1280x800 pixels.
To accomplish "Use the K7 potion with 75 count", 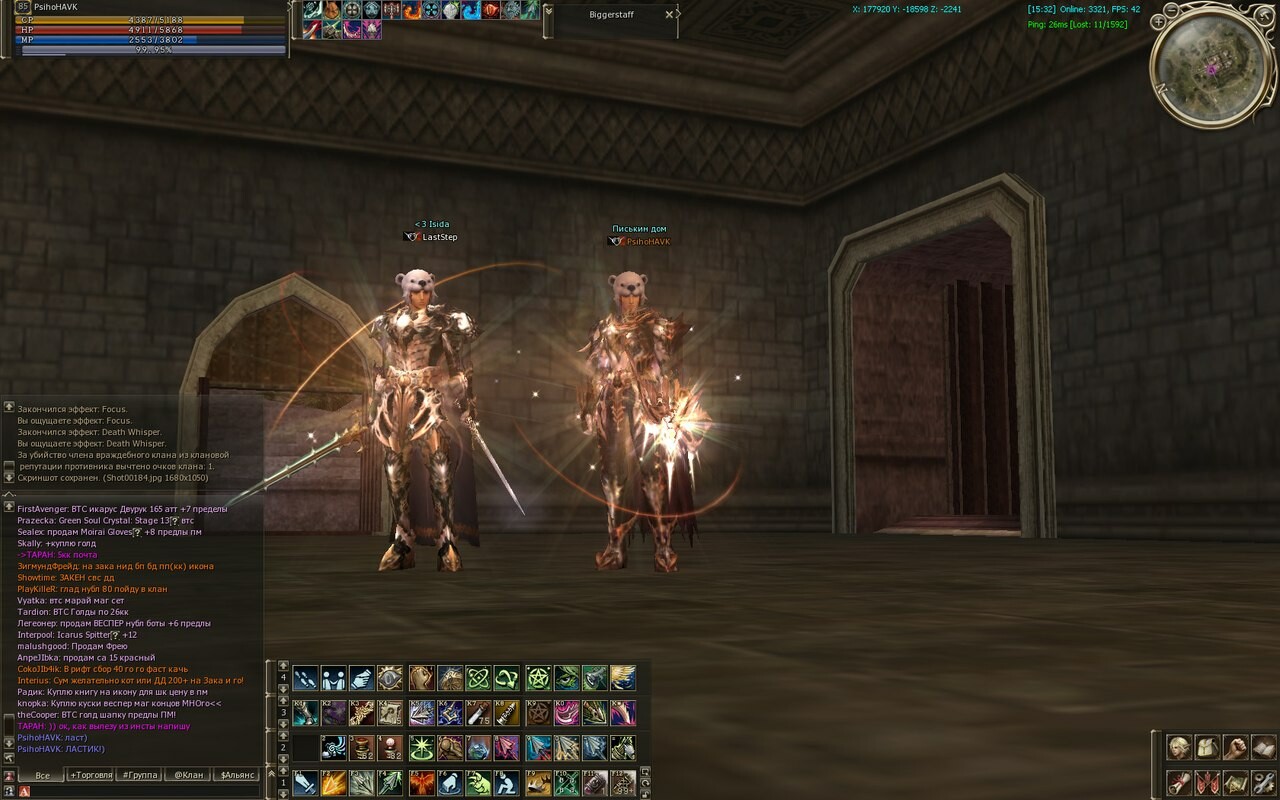I will click(x=478, y=713).
